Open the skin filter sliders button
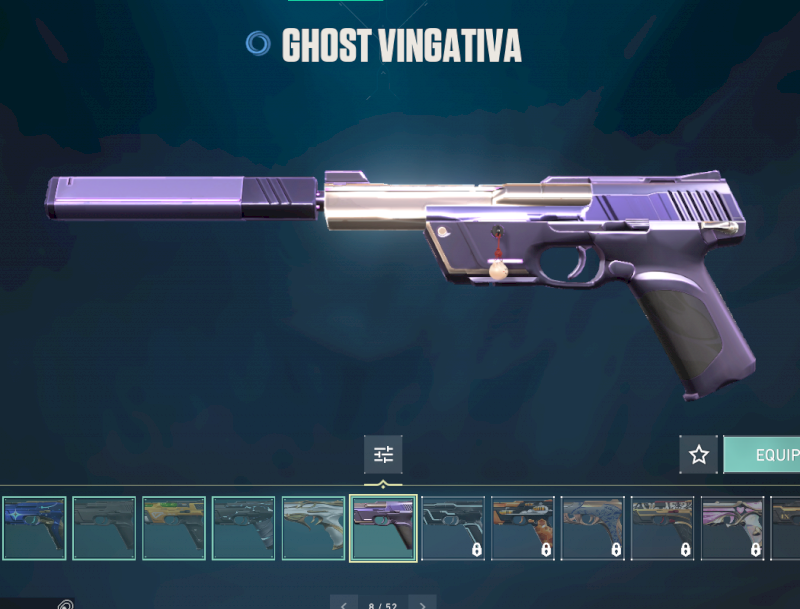This screenshot has width=800, height=609. click(383, 455)
